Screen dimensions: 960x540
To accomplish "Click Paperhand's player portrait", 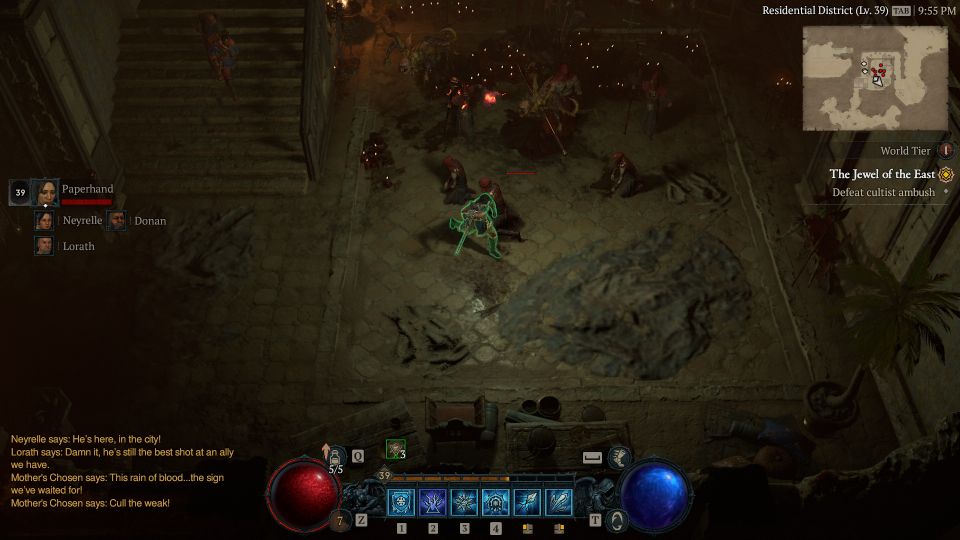I will (x=45, y=192).
